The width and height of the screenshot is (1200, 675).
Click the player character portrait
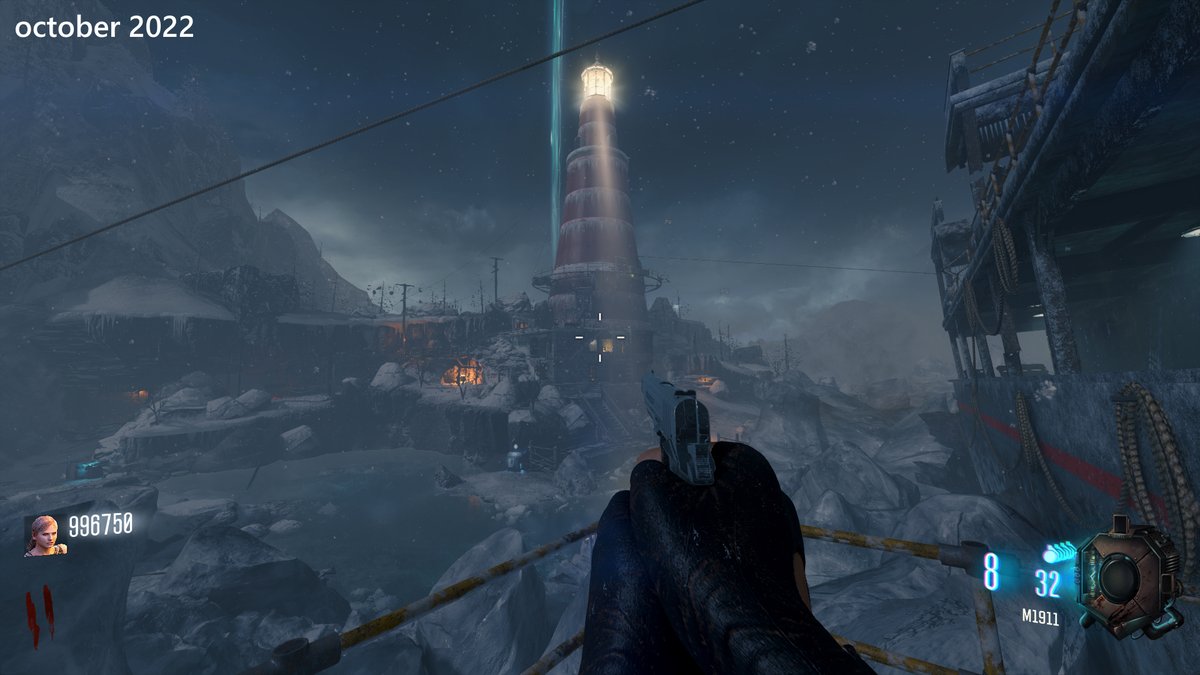tap(45, 534)
